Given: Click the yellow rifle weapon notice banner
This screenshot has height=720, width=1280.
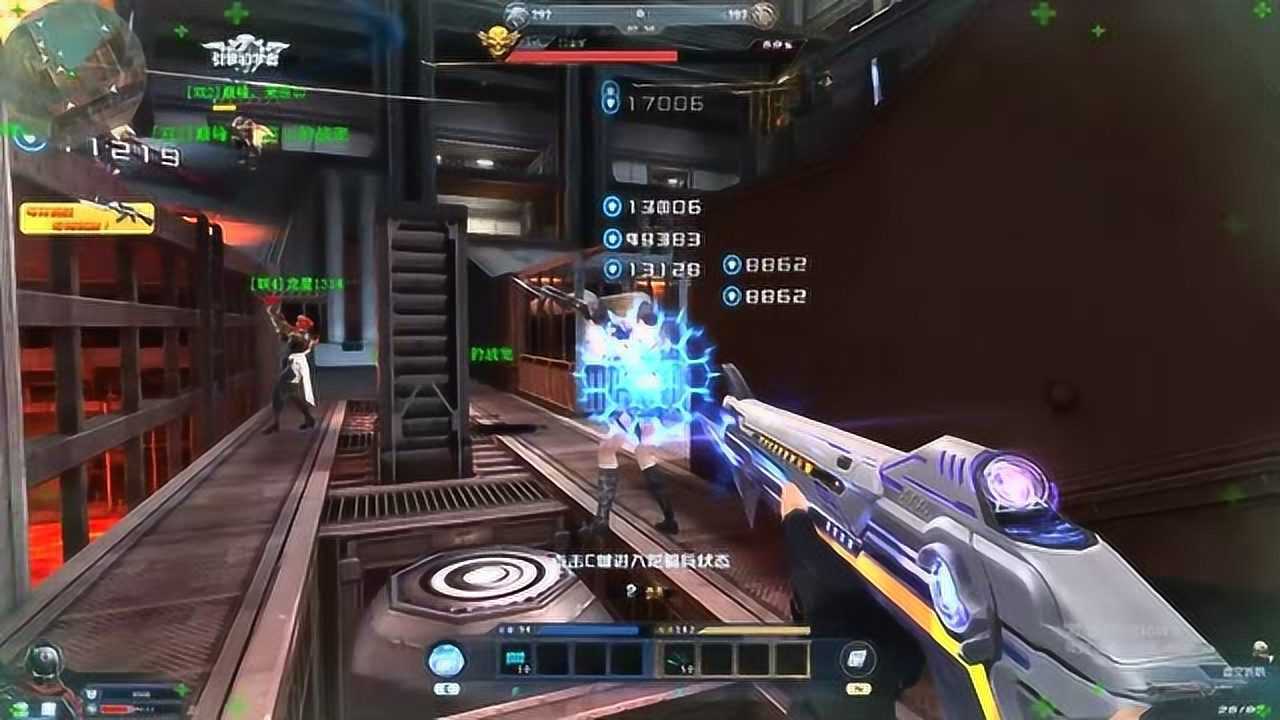Looking at the screenshot, I should (x=87, y=216).
